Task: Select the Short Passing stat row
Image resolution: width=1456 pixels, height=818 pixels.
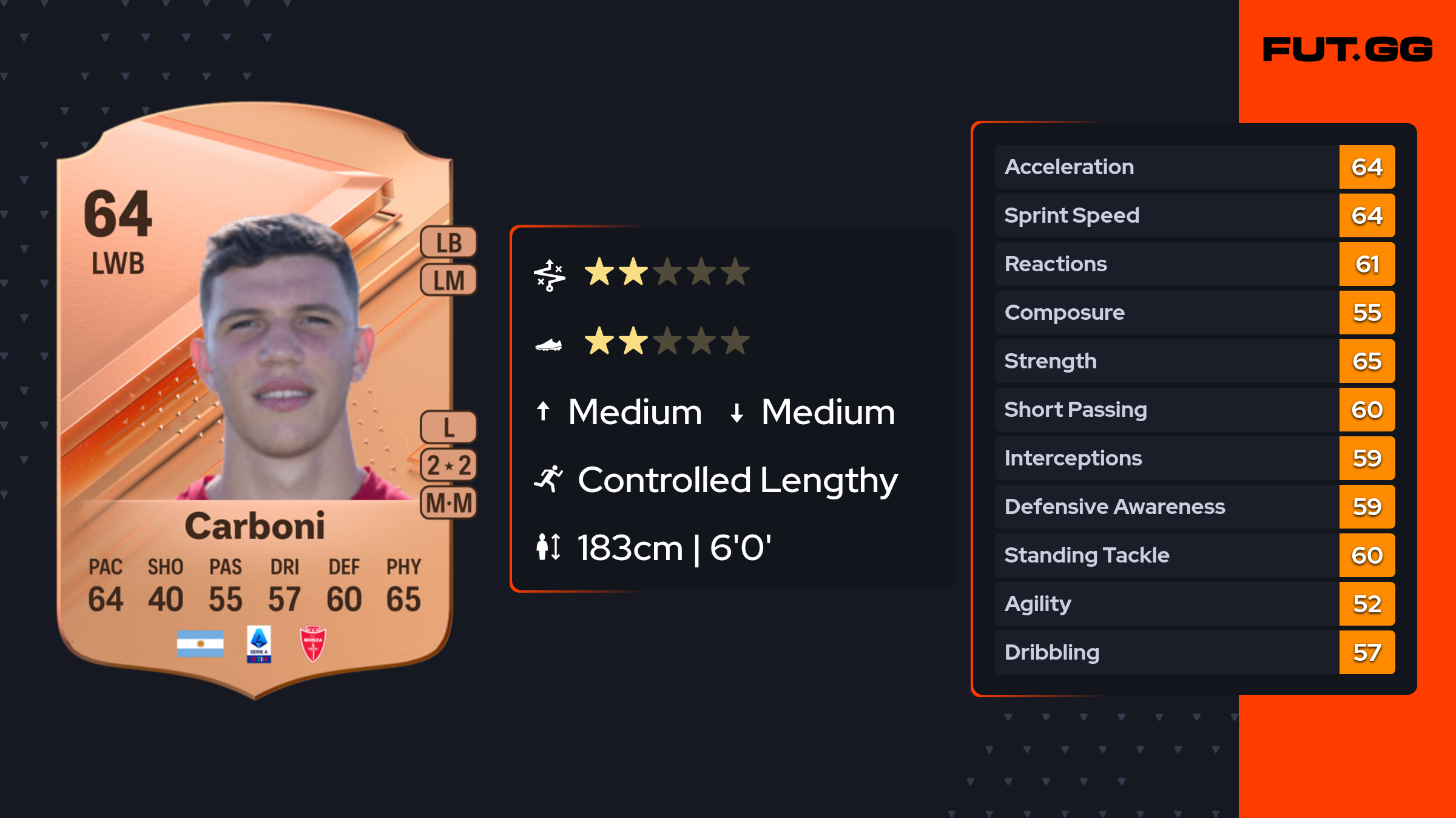Action: (1195, 410)
